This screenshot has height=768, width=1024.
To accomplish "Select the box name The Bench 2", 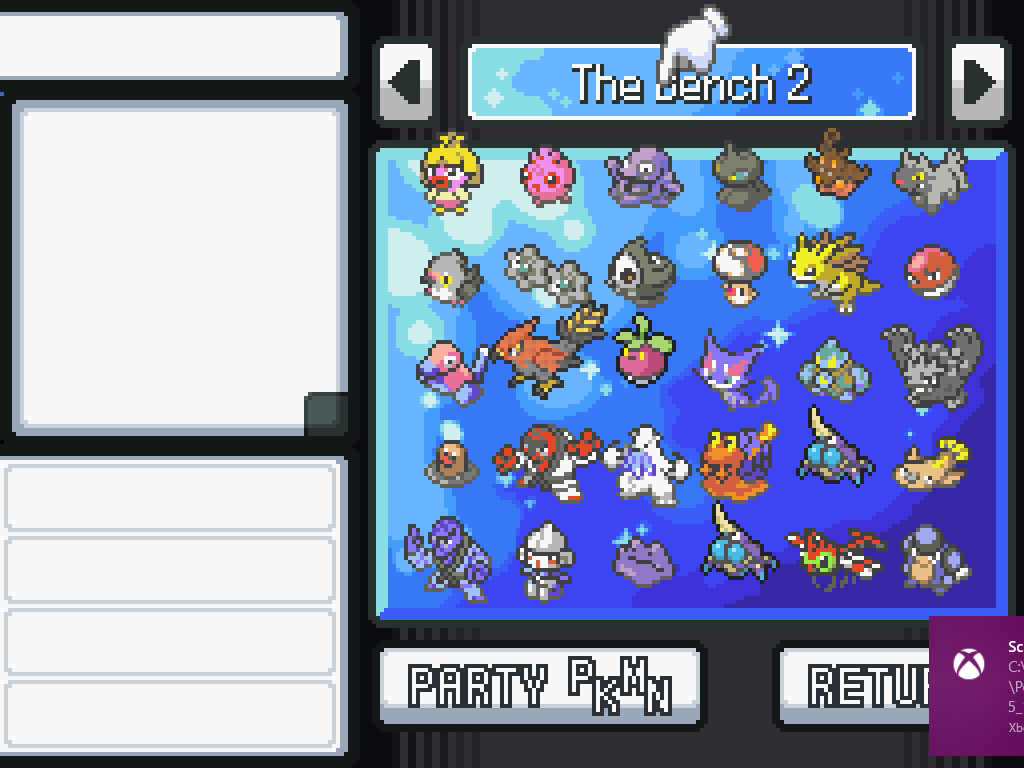I will pyautogui.click(x=691, y=83).
